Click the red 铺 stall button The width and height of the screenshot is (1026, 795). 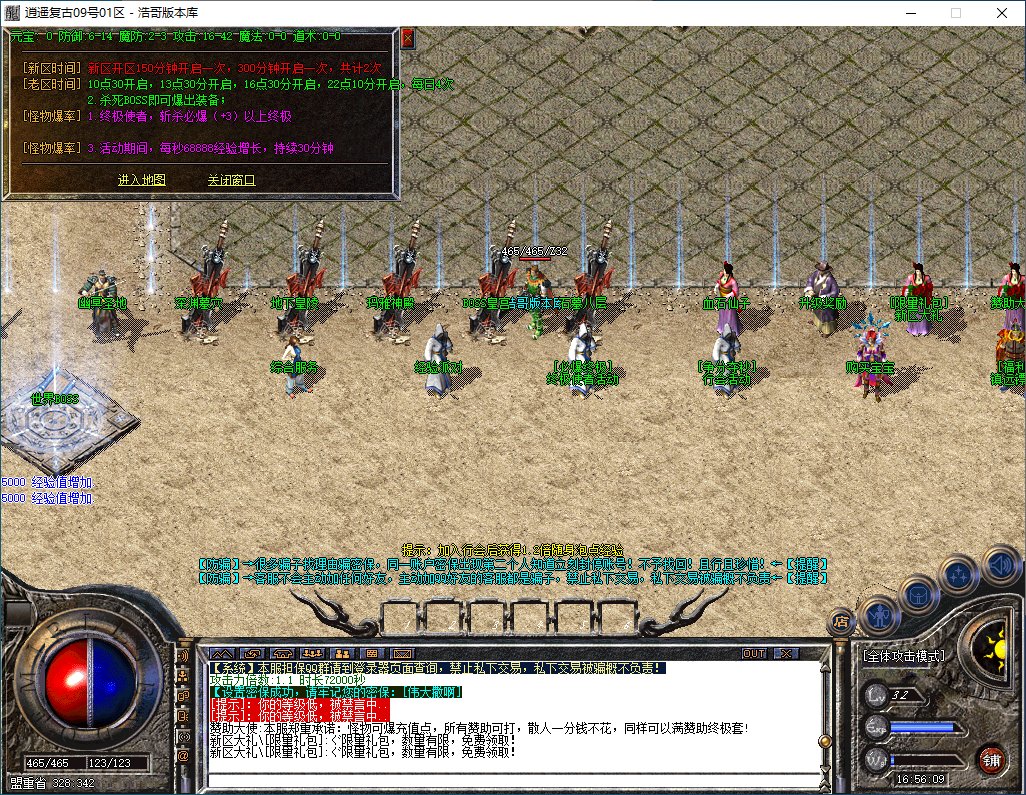point(991,758)
